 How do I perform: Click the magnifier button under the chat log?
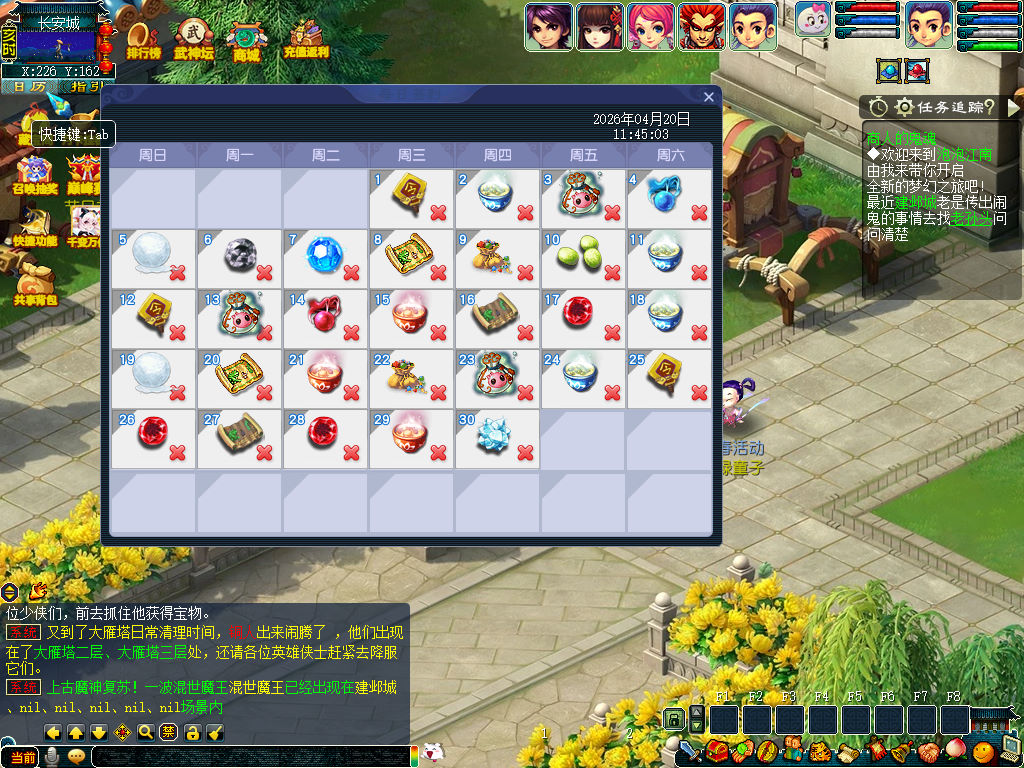tap(146, 732)
